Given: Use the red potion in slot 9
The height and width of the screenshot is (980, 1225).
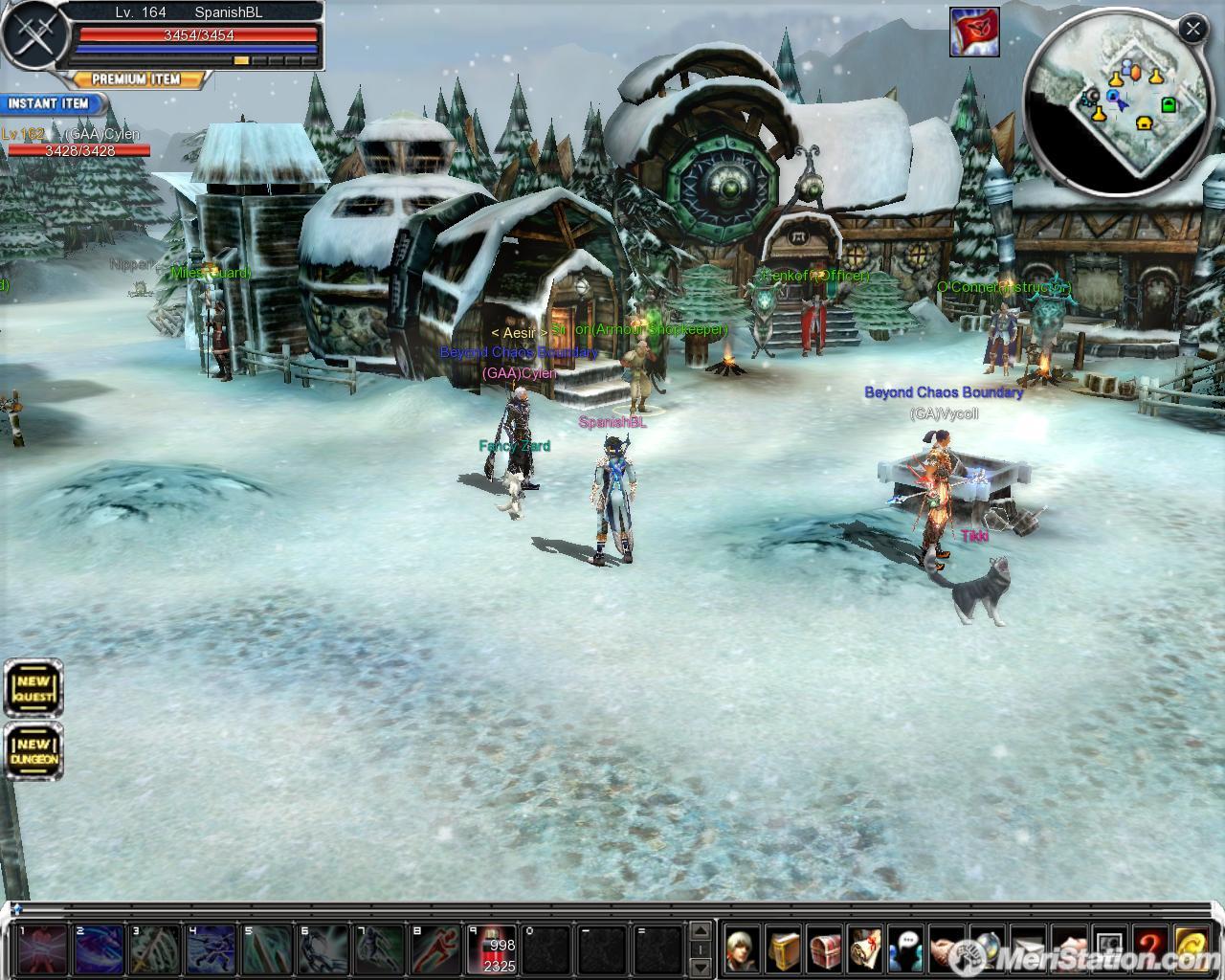Looking at the screenshot, I should point(497,948).
